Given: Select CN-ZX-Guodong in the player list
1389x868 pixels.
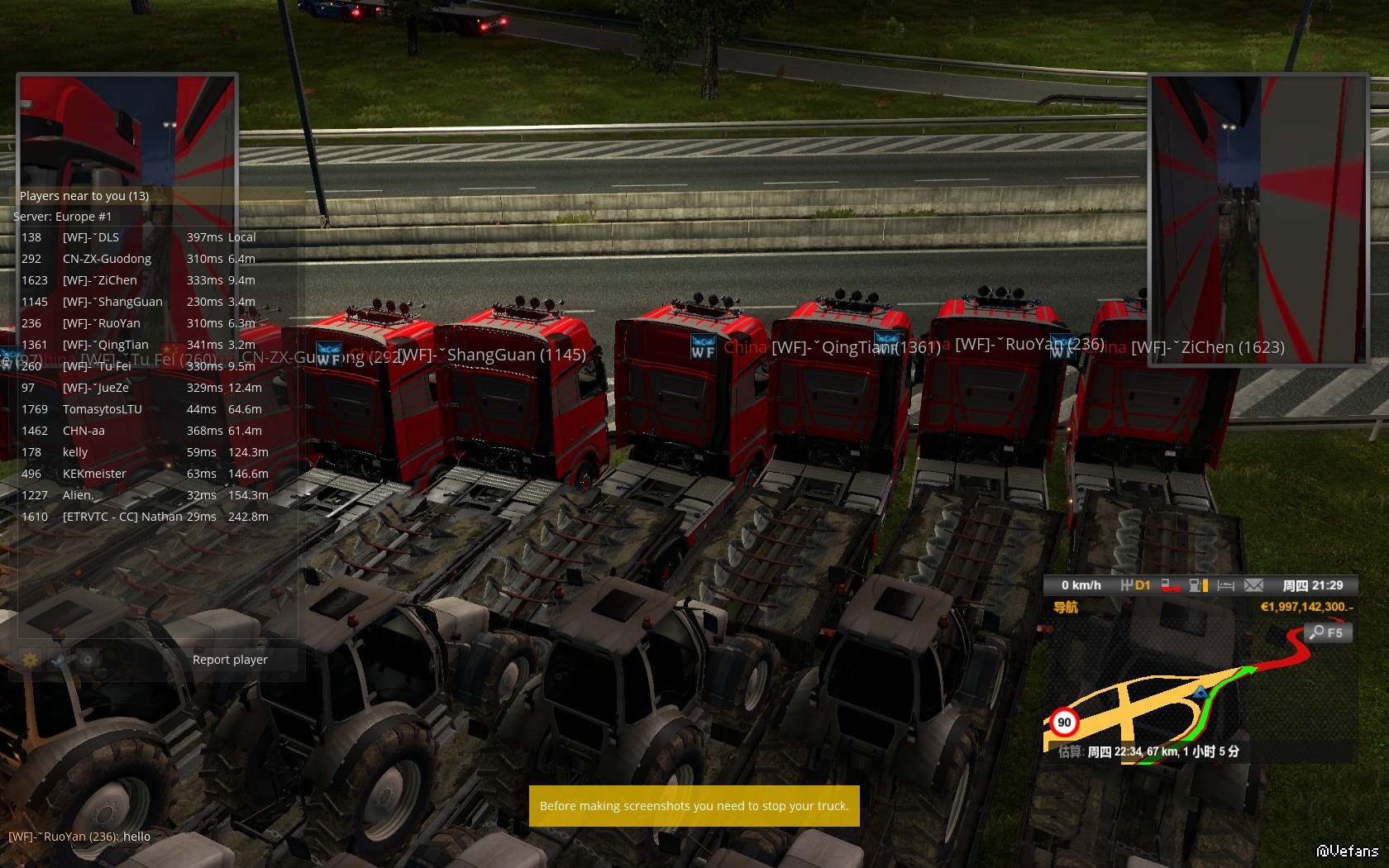Looking at the screenshot, I should pyautogui.click(x=107, y=259).
